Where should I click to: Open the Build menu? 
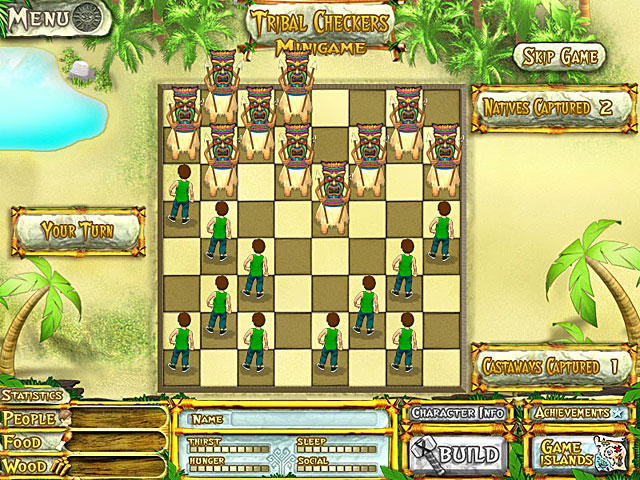tap(459, 455)
